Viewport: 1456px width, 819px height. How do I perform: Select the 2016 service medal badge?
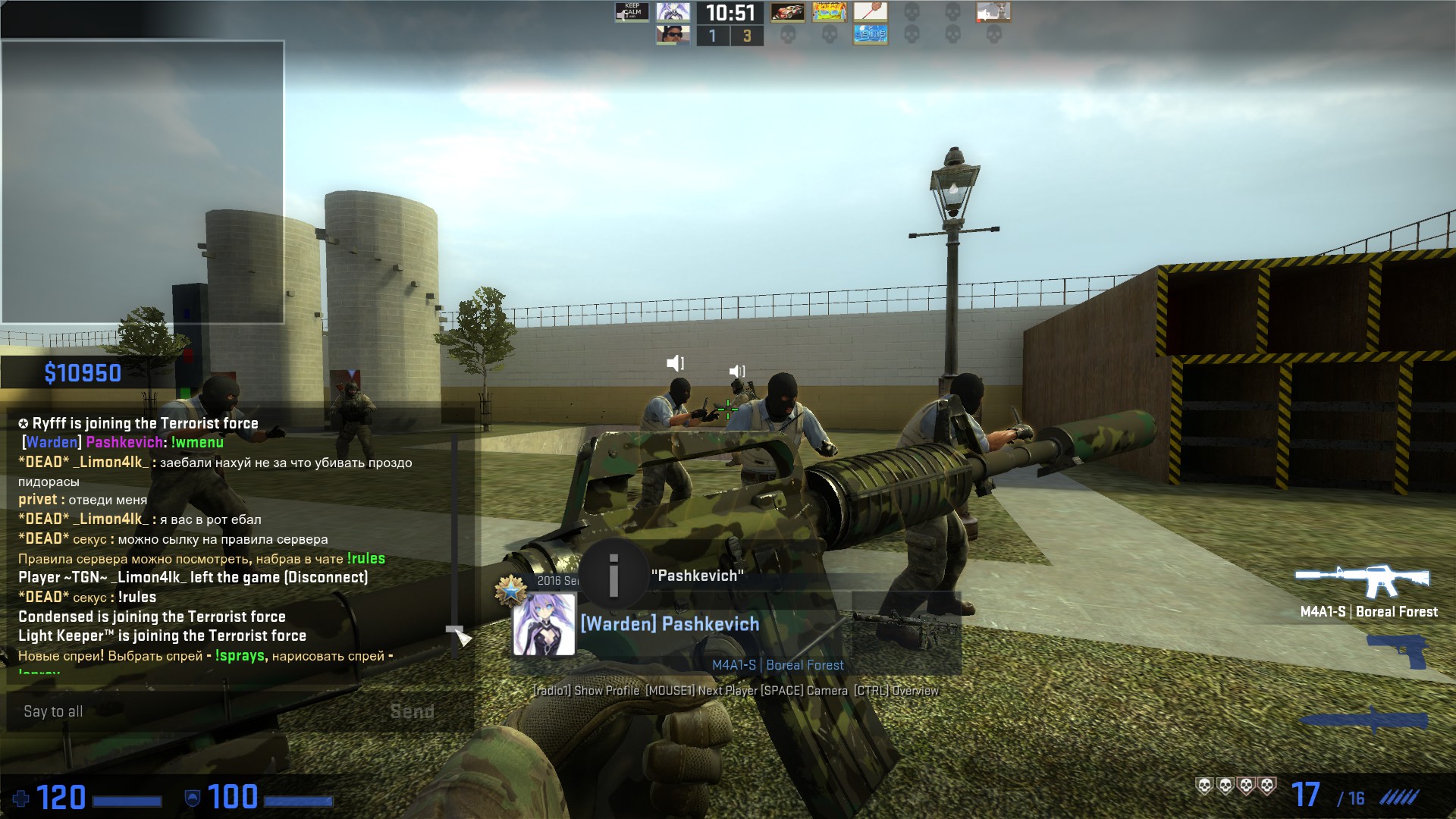click(x=511, y=589)
